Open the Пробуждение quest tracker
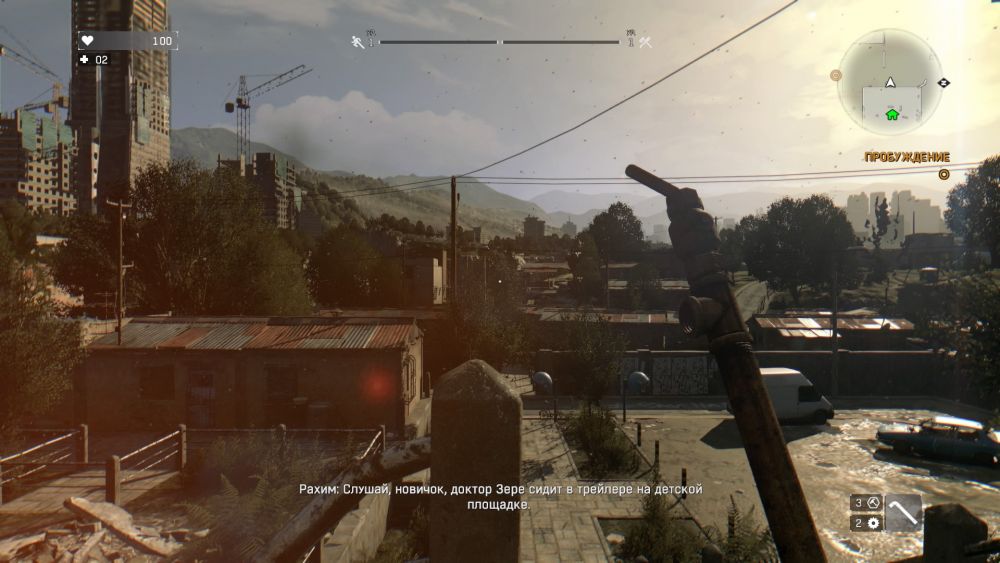The width and height of the screenshot is (1000, 563). click(x=907, y=158)
